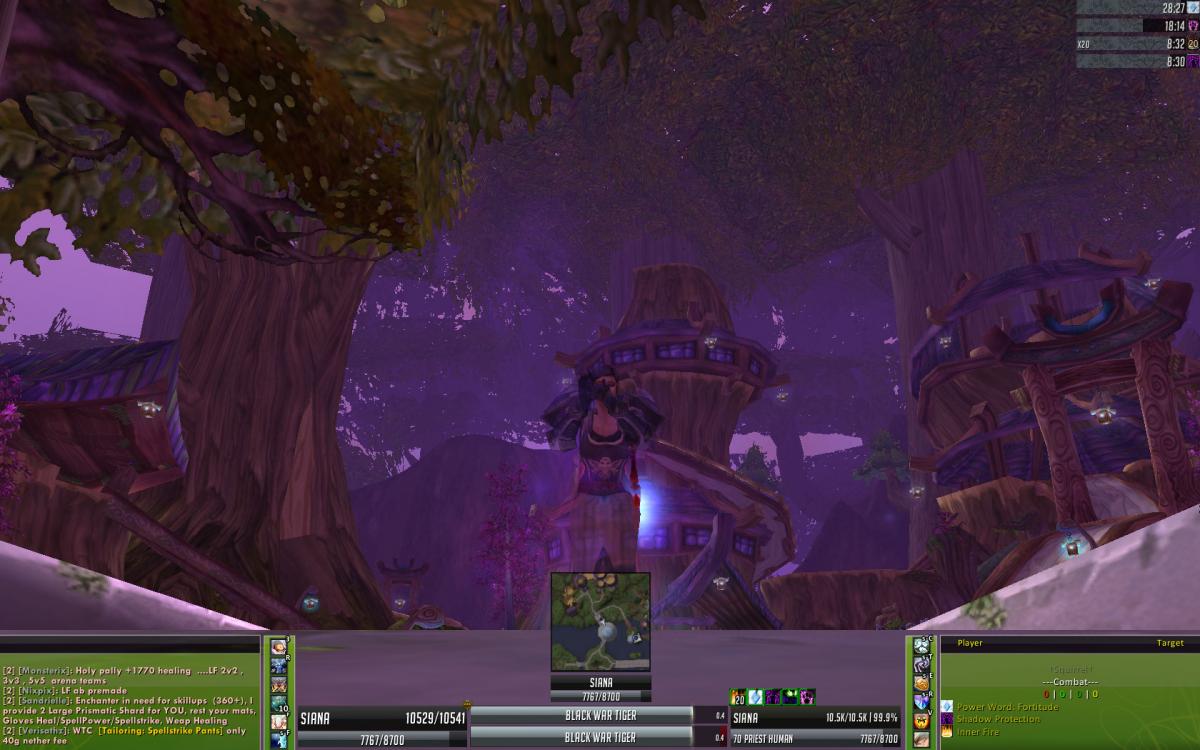This screenshot has height=750, width=1200.
Task: Click the 20-stack buff icon above the target frame
Action: pyautogui.click(x=738, y=696)
